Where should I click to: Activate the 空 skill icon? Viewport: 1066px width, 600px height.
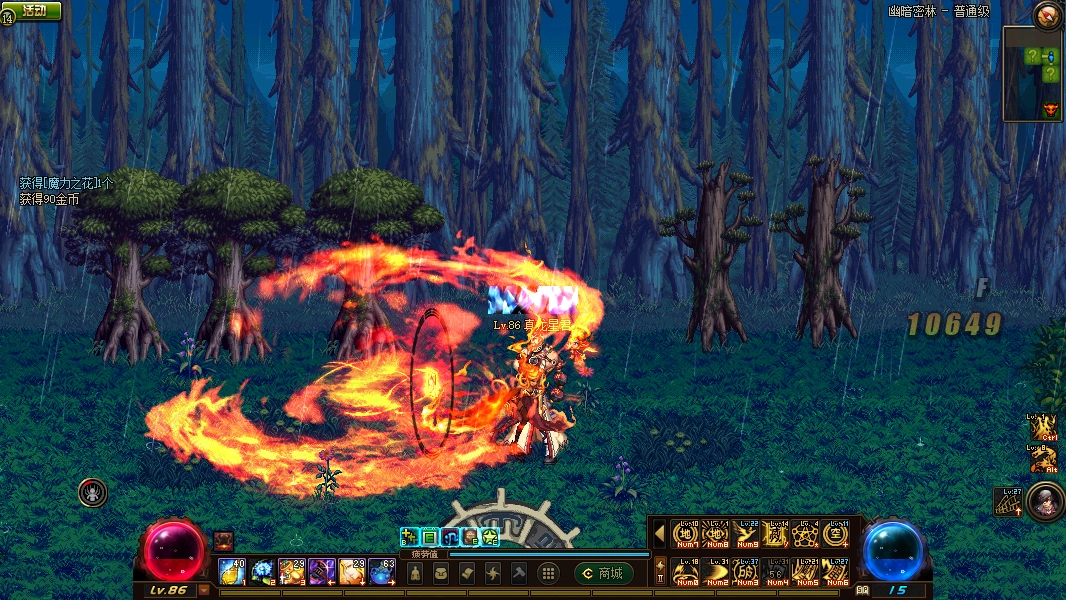pos(837,534)
